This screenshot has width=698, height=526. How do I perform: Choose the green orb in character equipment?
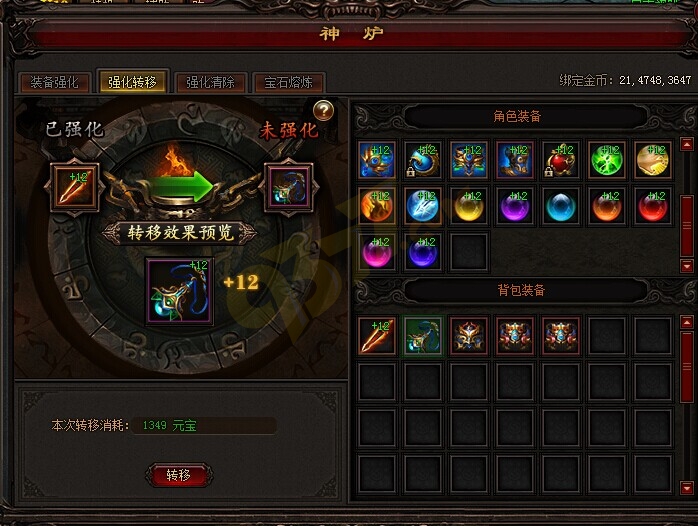(607, 160)
